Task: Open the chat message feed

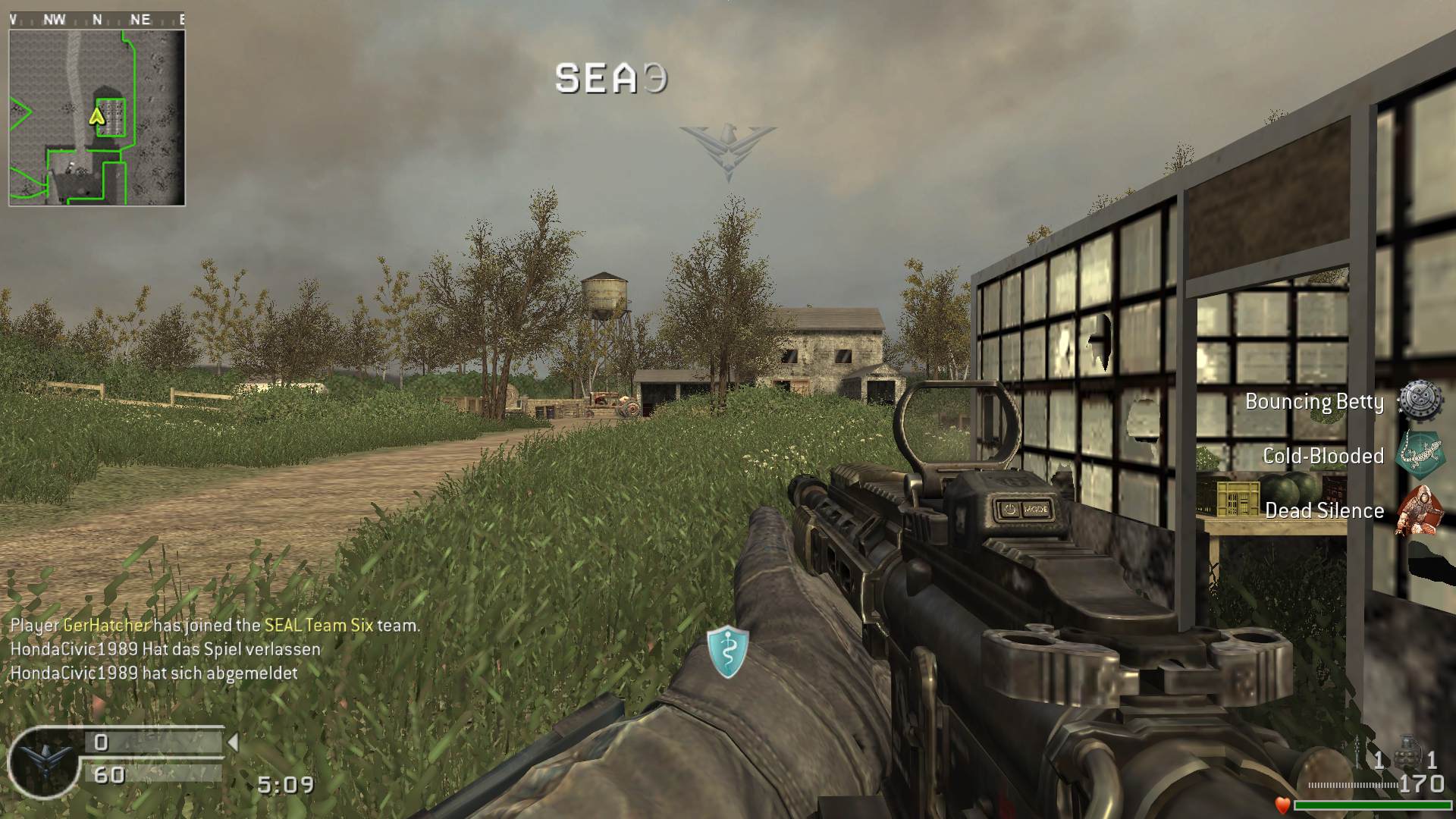Action: [215, 649]
